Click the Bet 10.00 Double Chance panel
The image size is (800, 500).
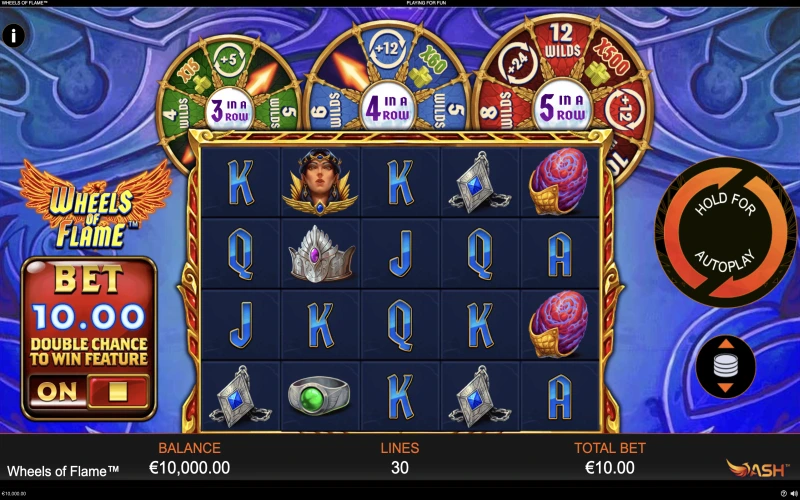coord(89,318)
